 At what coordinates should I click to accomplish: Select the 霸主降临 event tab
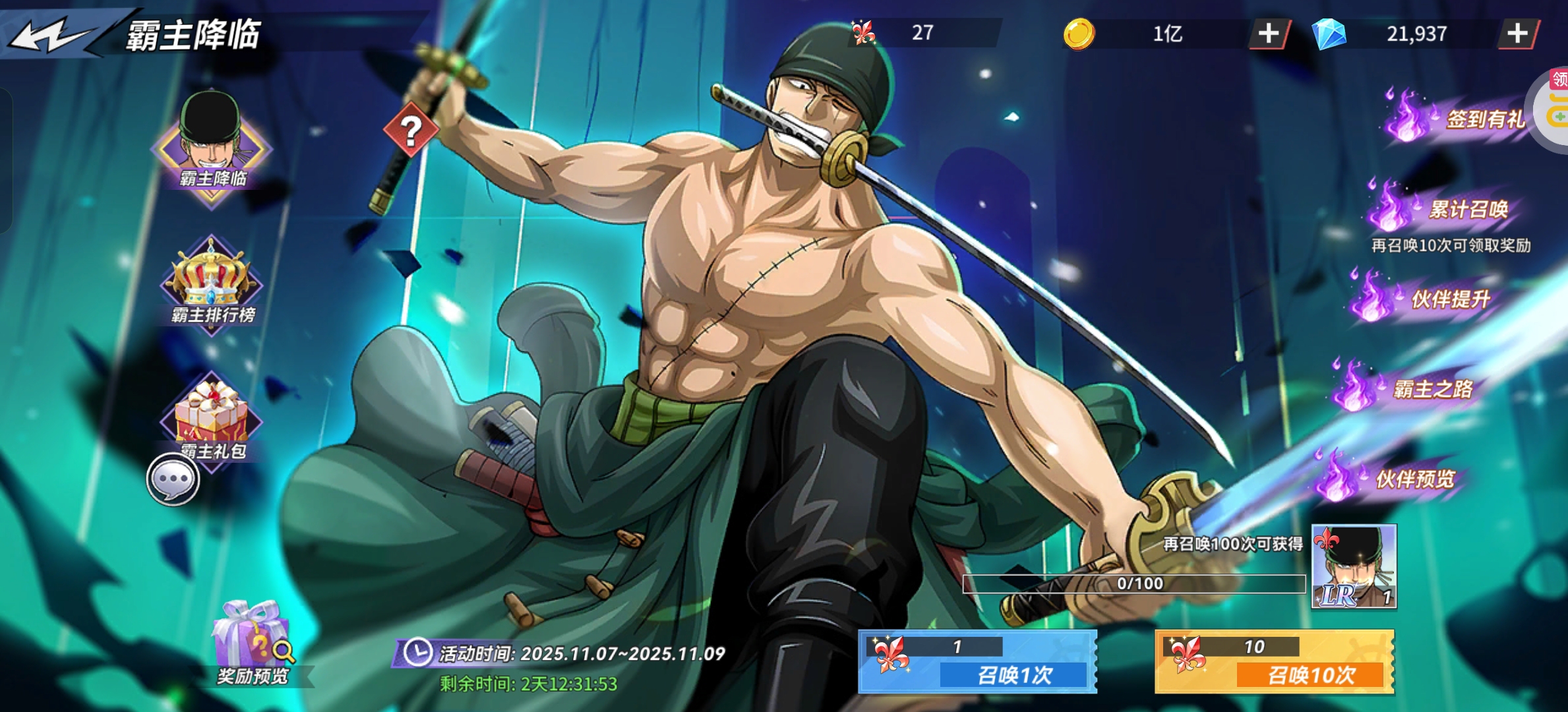(x=212, y=148)
